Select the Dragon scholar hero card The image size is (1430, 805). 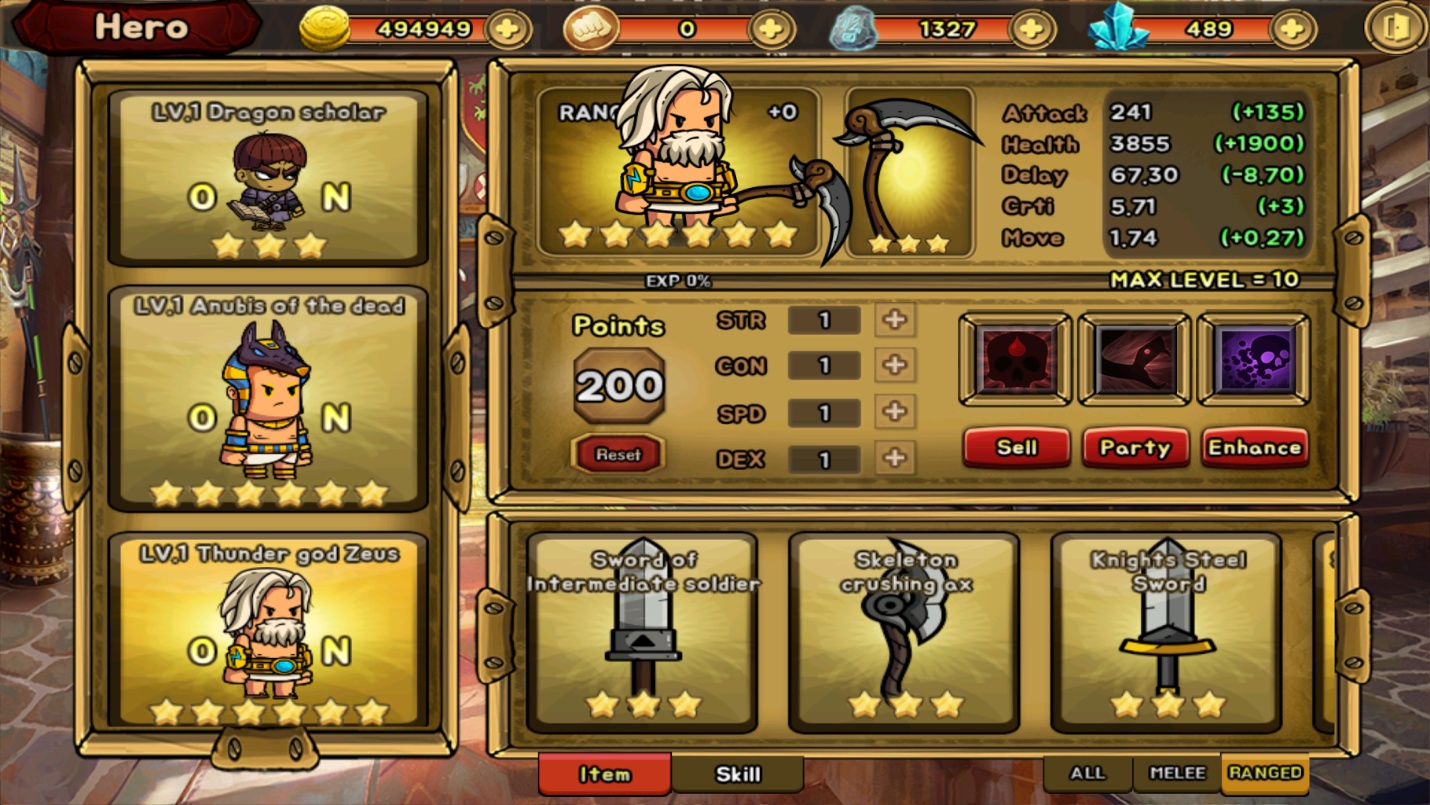click(268, 180)
